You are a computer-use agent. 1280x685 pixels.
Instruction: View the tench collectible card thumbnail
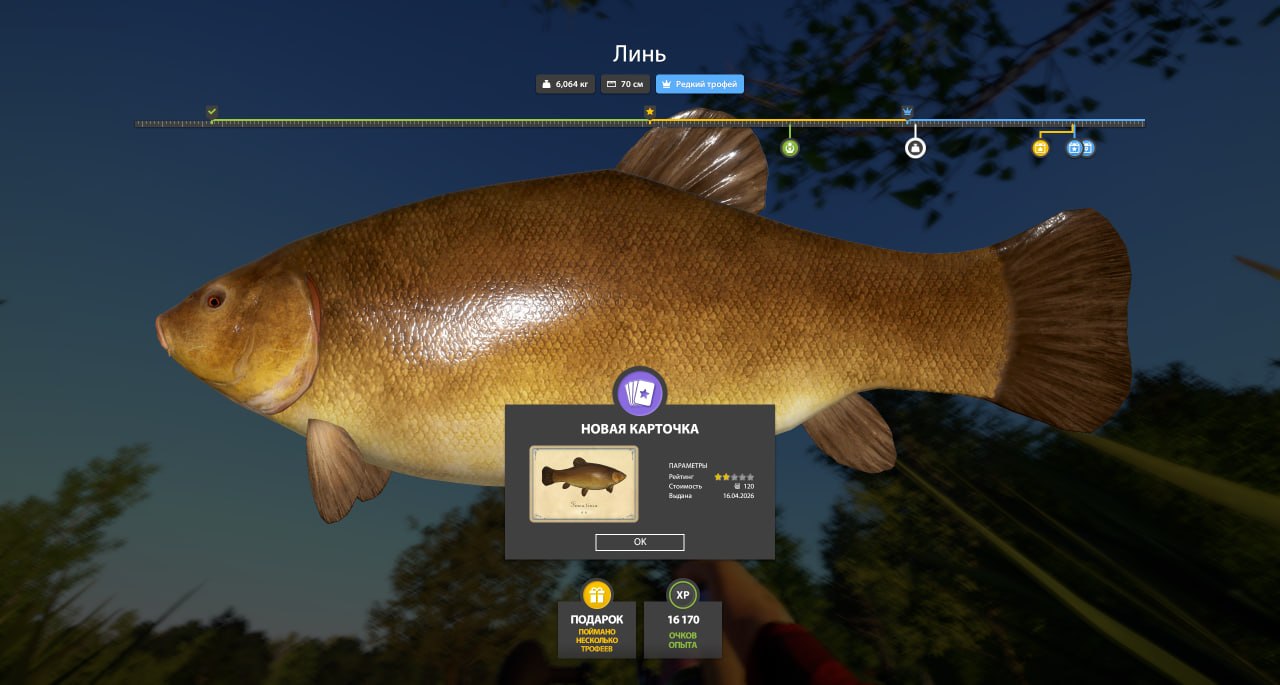coord(584,484)
